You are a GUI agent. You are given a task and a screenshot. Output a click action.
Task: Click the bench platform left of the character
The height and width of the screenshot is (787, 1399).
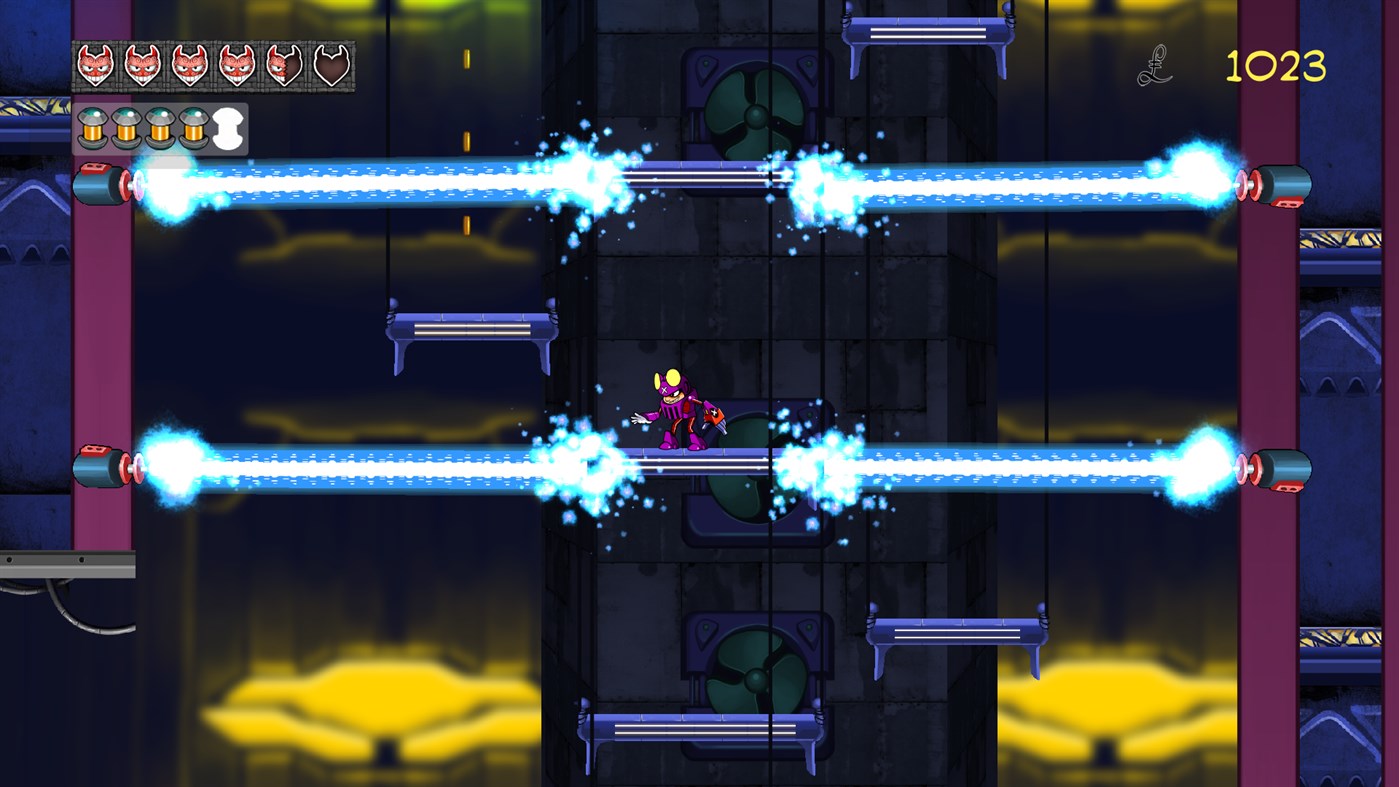point(470,330)
